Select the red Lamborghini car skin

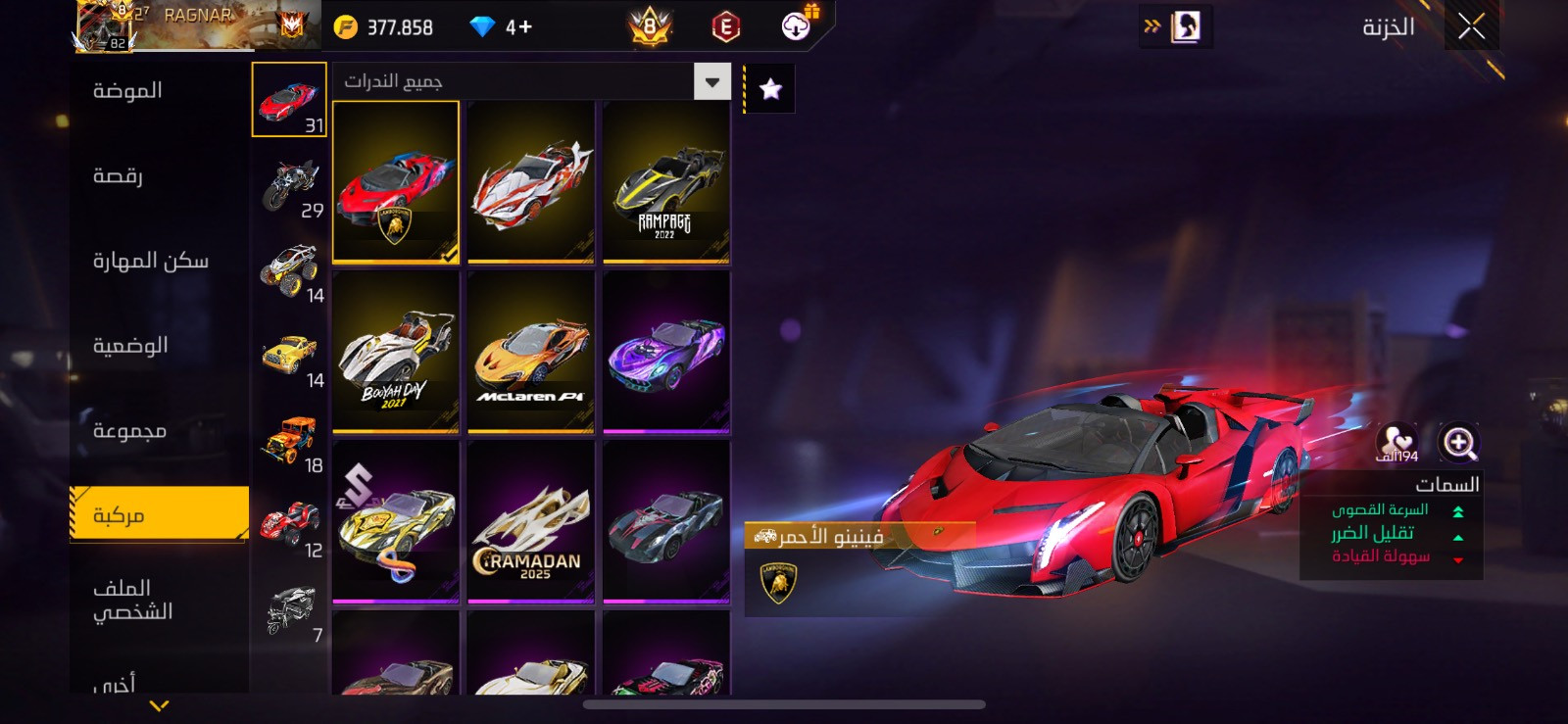pyautogui.click(x=396, y=182)
